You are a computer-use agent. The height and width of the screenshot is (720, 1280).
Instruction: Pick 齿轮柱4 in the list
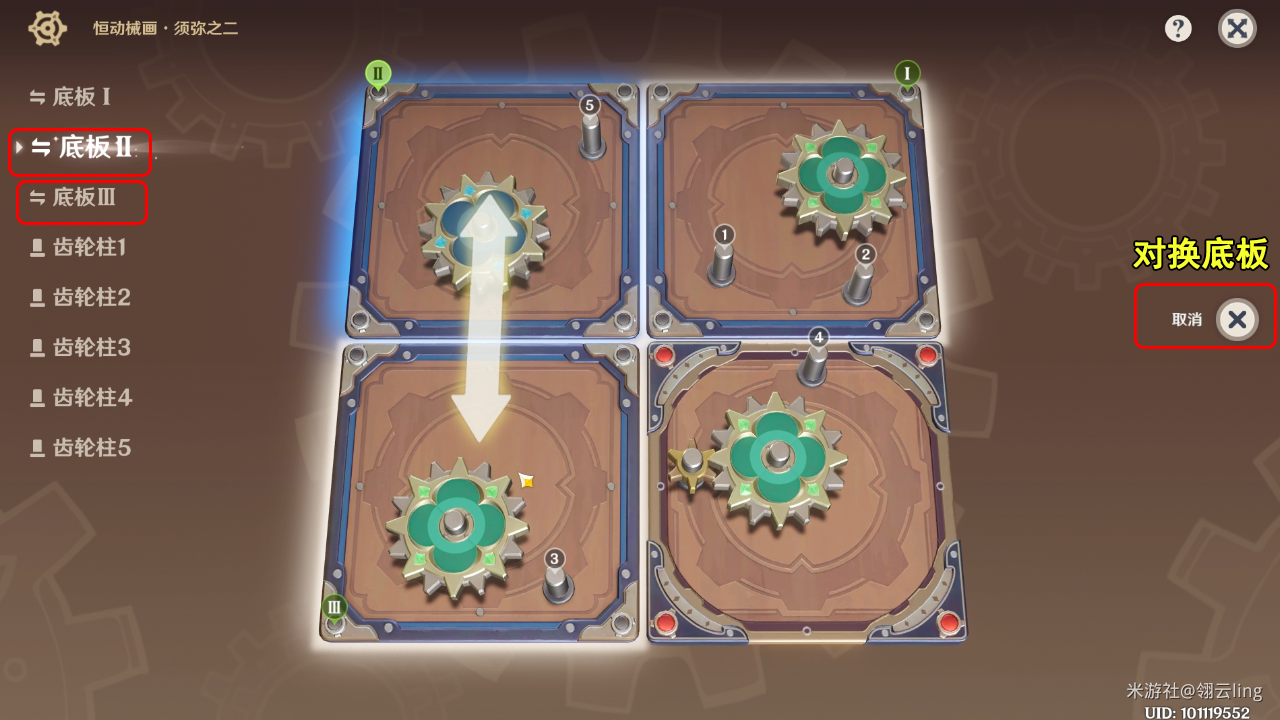tap(81, 397)
